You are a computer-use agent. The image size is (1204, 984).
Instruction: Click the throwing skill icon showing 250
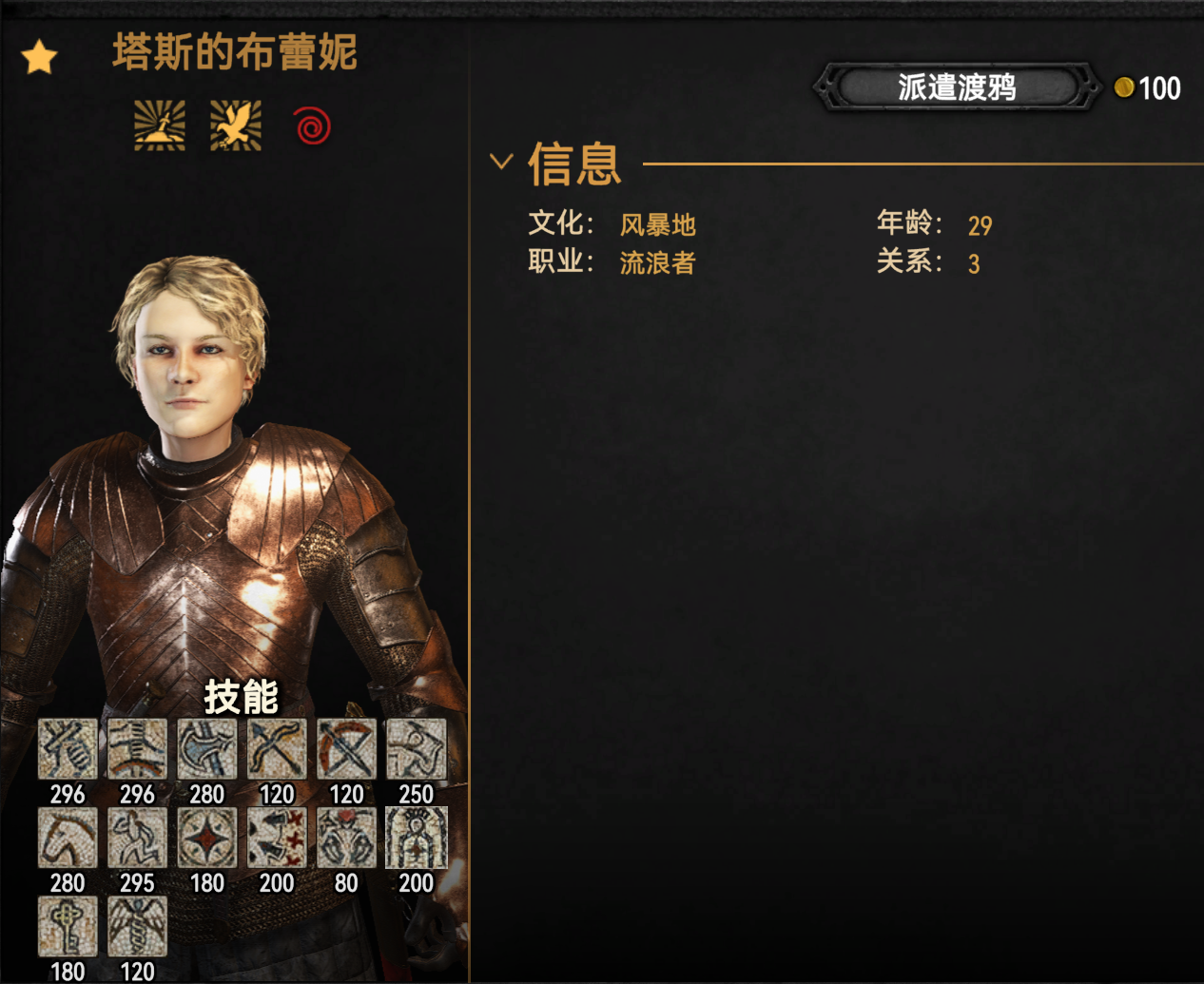click(x=416, y=749)
